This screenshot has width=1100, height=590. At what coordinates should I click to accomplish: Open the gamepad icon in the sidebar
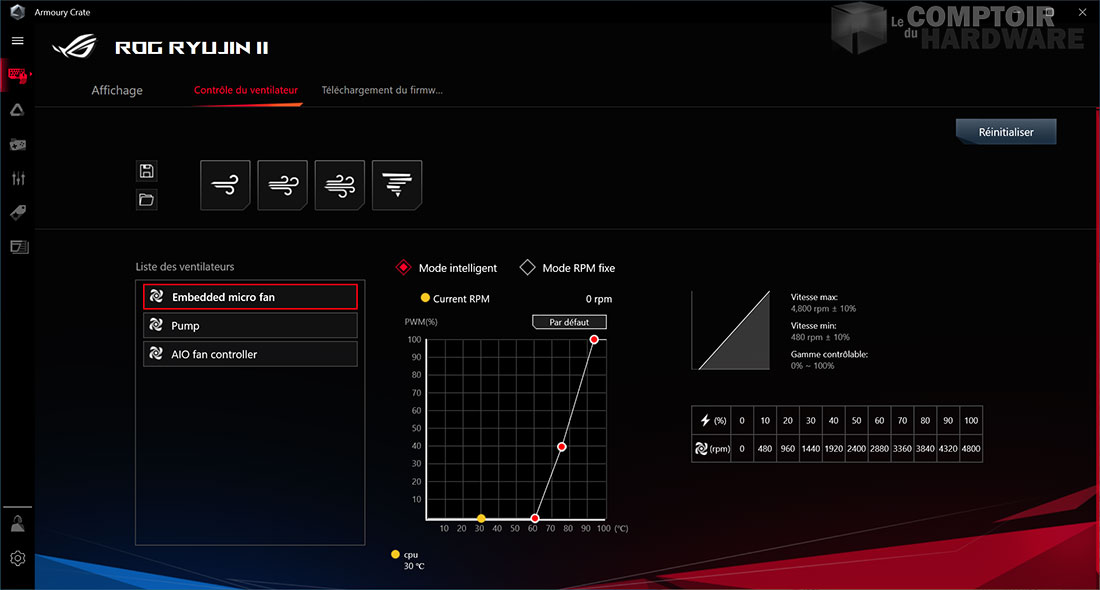(x=17, y=144)
